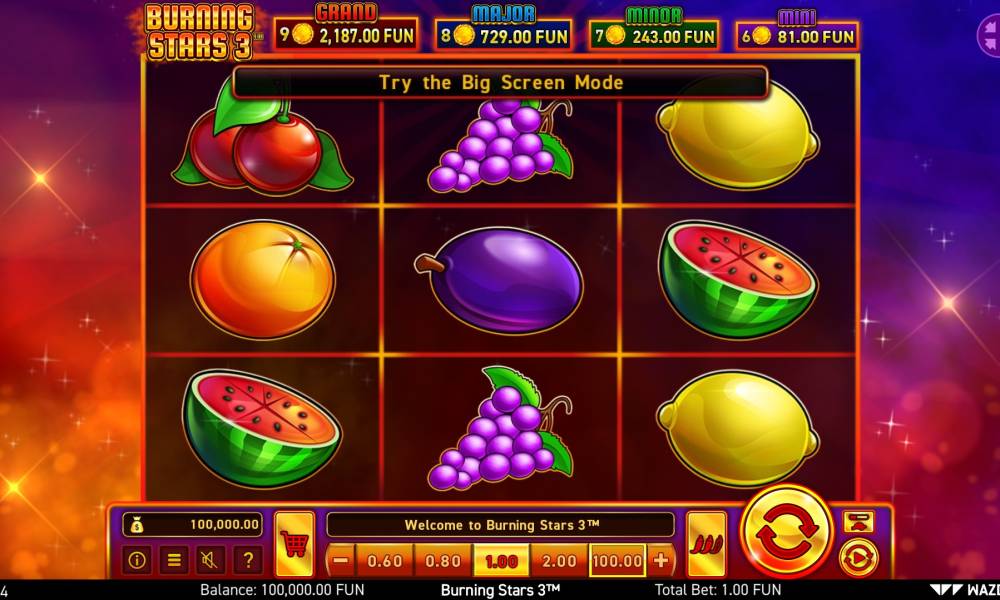Choose the 100.00 bet value

(618, 561)
